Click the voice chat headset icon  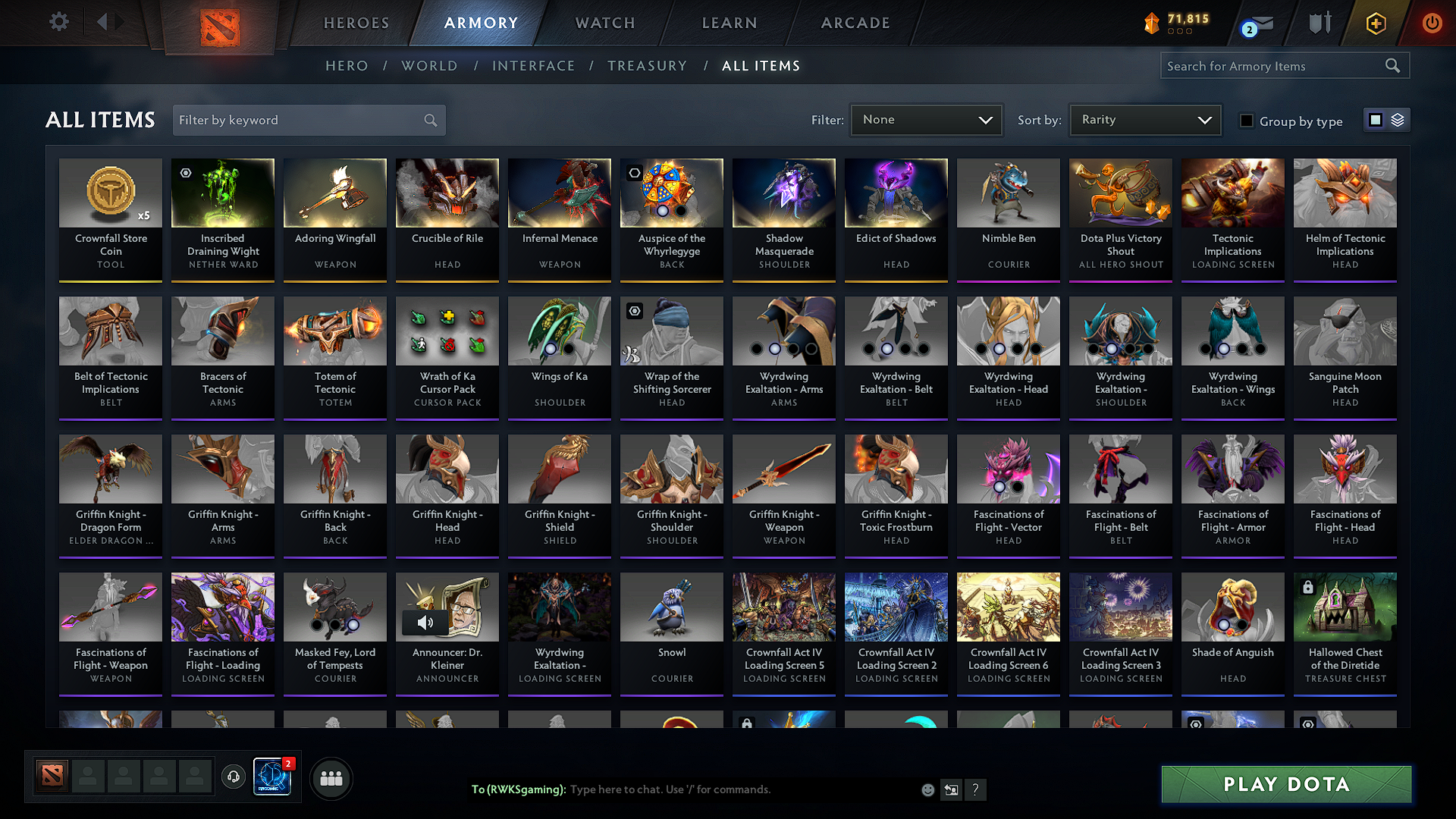(233, 777)
